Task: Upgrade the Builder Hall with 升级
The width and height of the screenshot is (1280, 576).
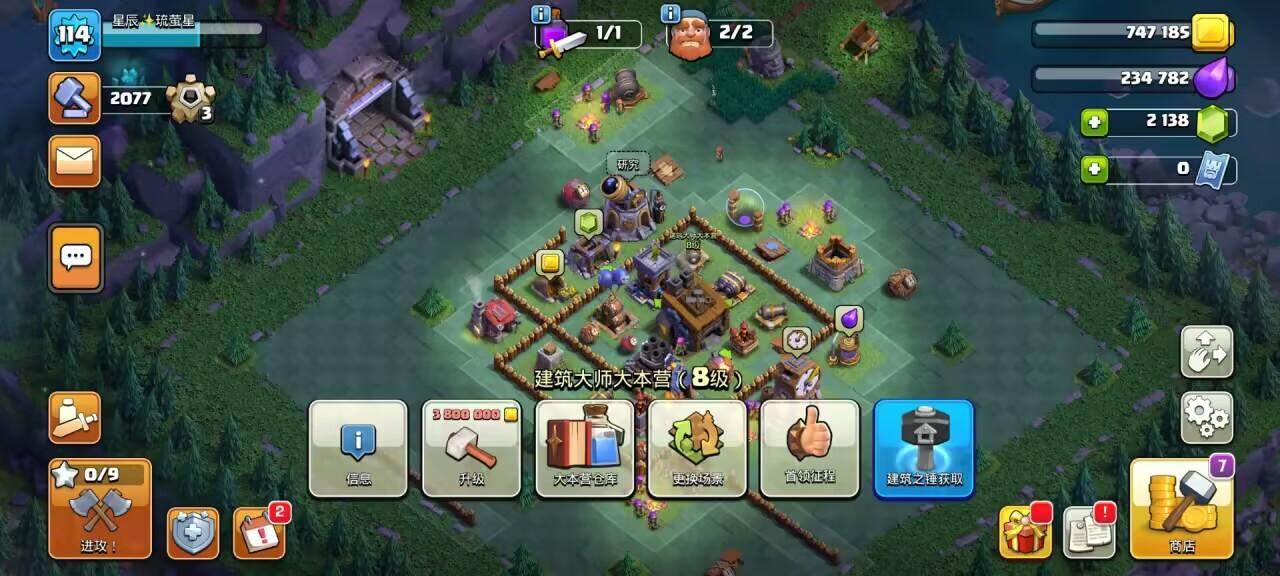Action: point(471,449)
